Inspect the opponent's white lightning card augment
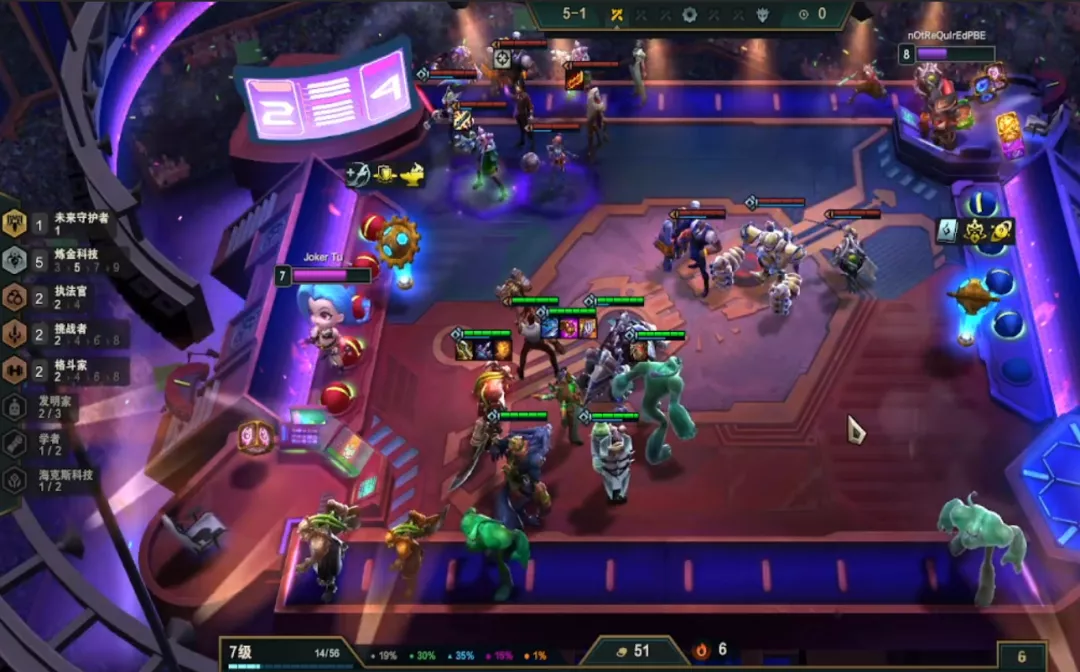The image size is (1080, 672). (948, 231)
